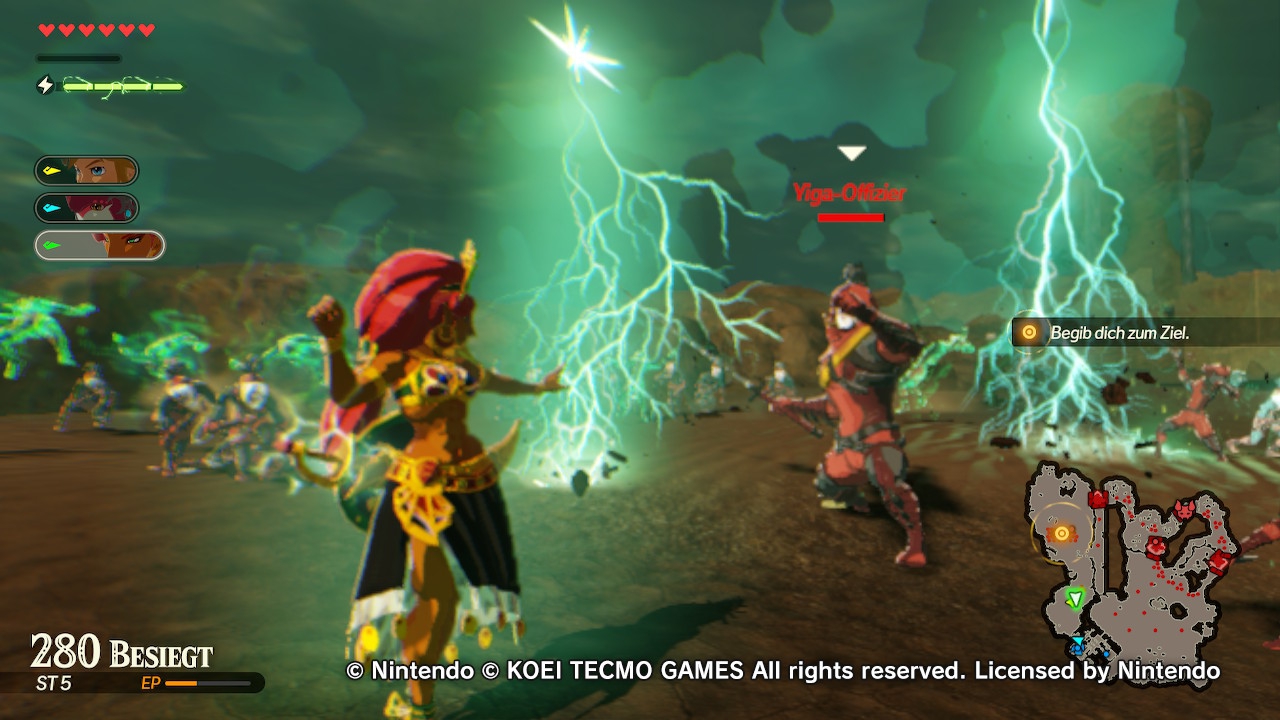Viewport: 1280px width, 720px height.
Task: Switch to Mipha's character portrait
Action: click(87, 208)
